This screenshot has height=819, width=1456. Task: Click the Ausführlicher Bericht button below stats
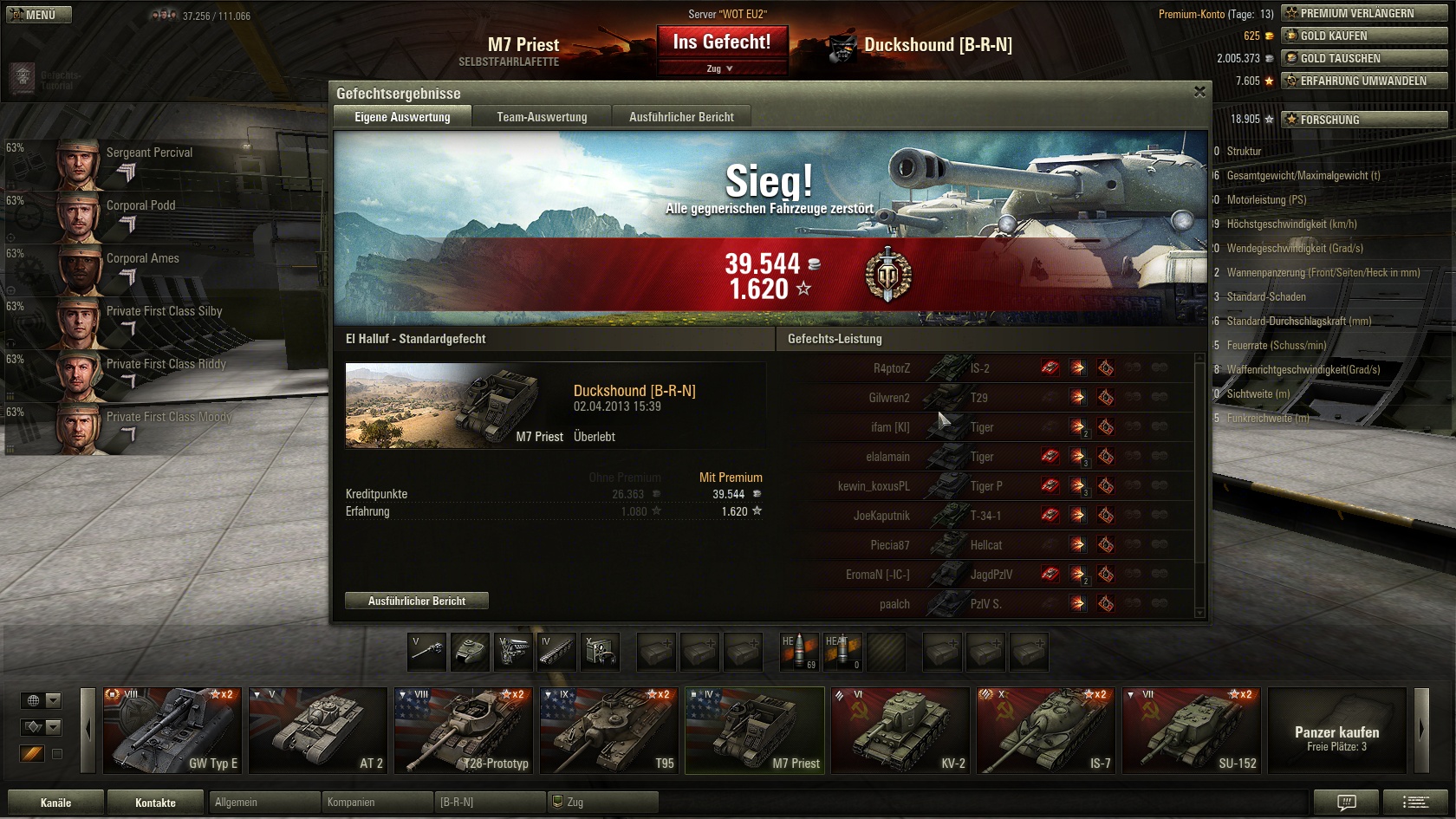pos(416,601)
